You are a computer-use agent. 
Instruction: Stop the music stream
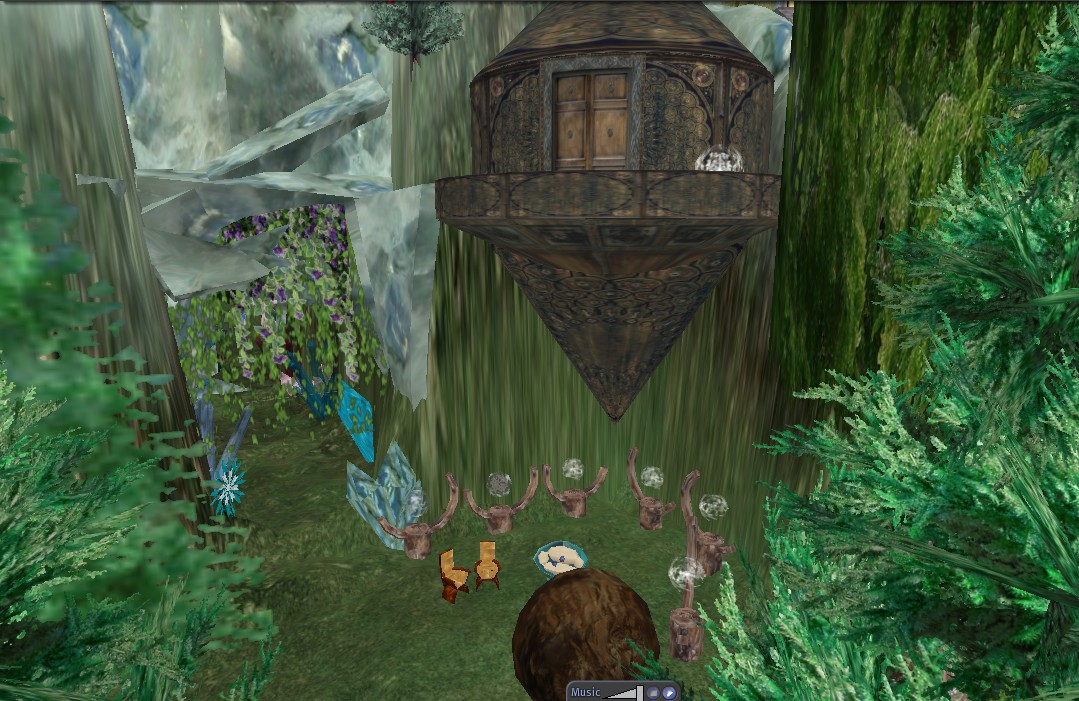pos(652,692)
